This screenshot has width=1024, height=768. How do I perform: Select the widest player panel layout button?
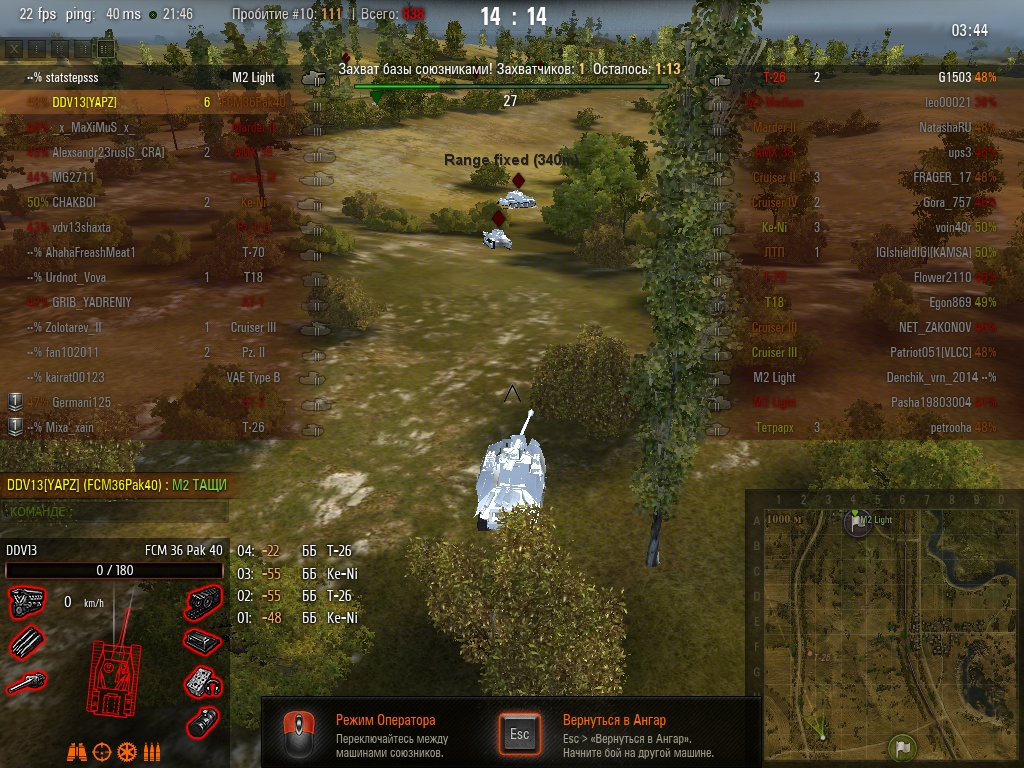click(106, 47)
